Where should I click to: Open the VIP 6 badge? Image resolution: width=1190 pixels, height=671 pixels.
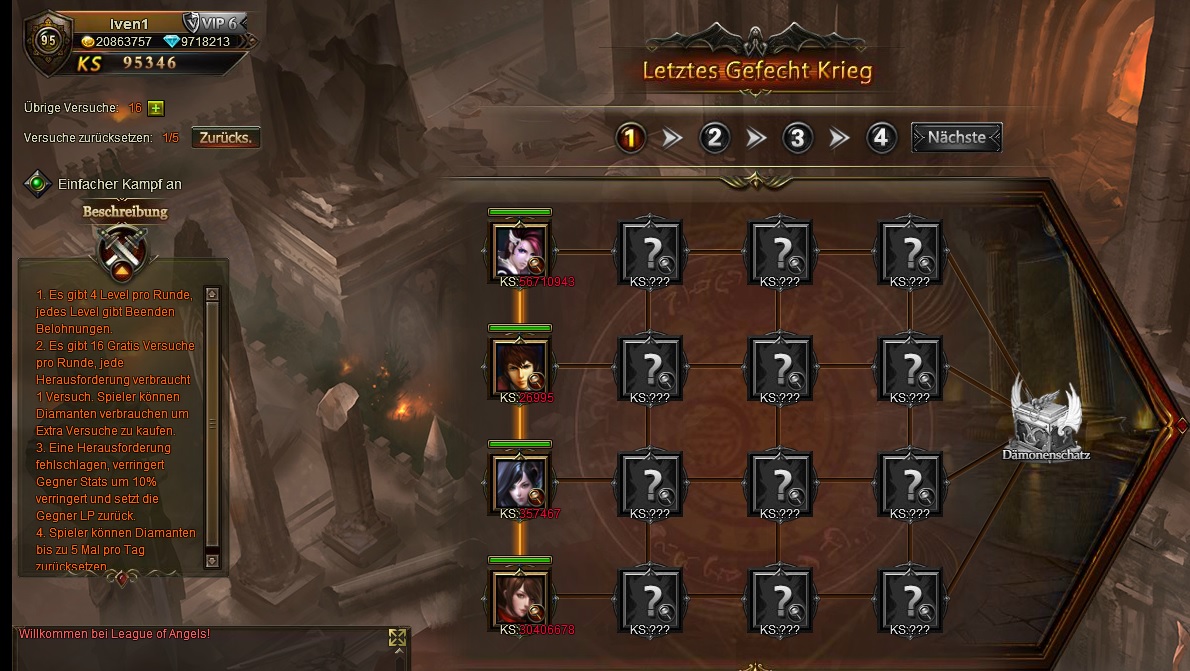click(216, 23)
